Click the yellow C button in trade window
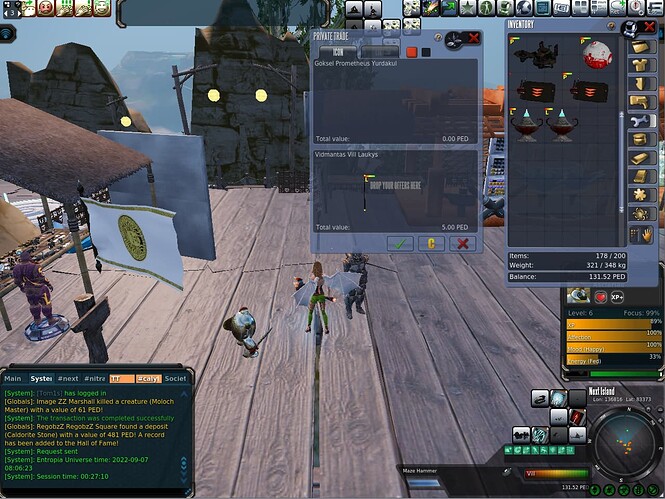Screen dimensions: 665x499 point(430,243)
